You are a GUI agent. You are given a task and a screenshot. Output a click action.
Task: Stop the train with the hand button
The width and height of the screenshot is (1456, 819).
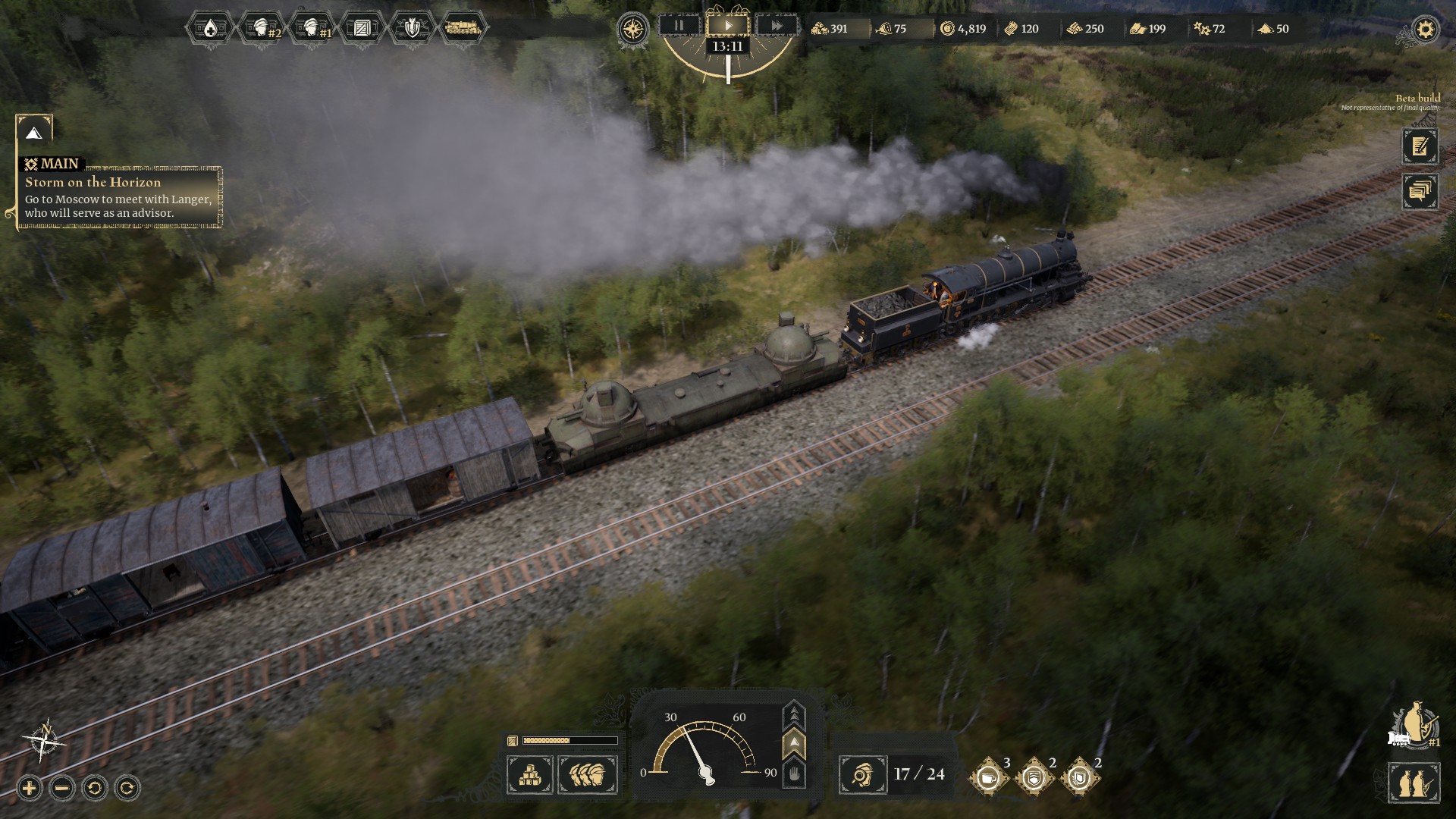[x=793, y=774]
